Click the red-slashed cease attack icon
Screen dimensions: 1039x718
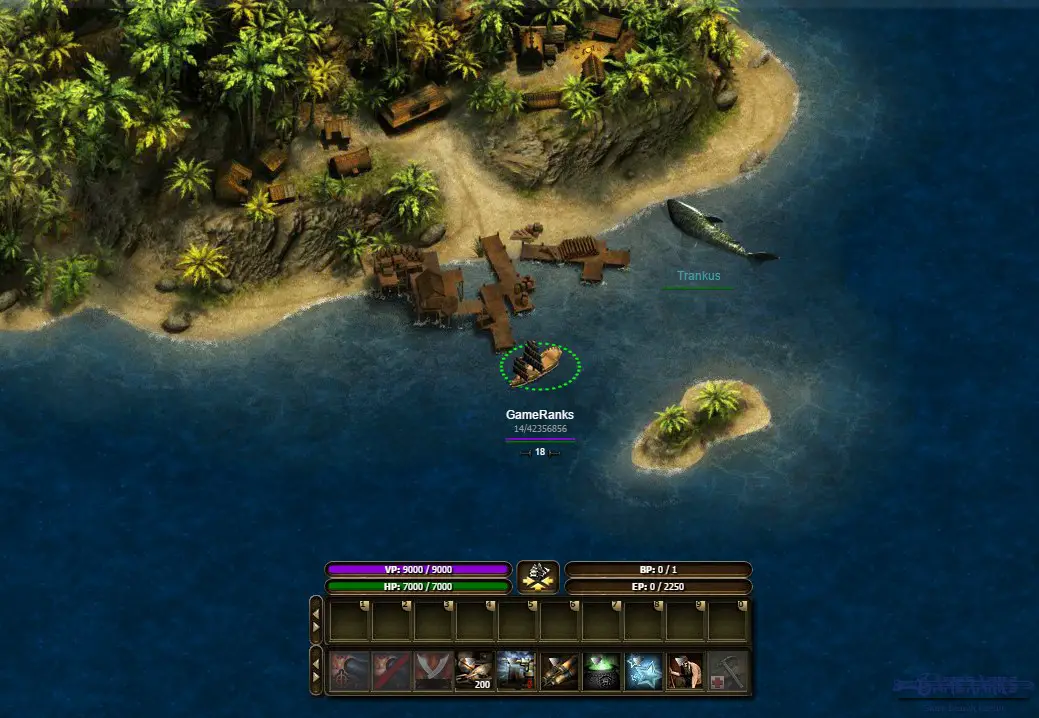pyautogui.click(x=392, y=670)
